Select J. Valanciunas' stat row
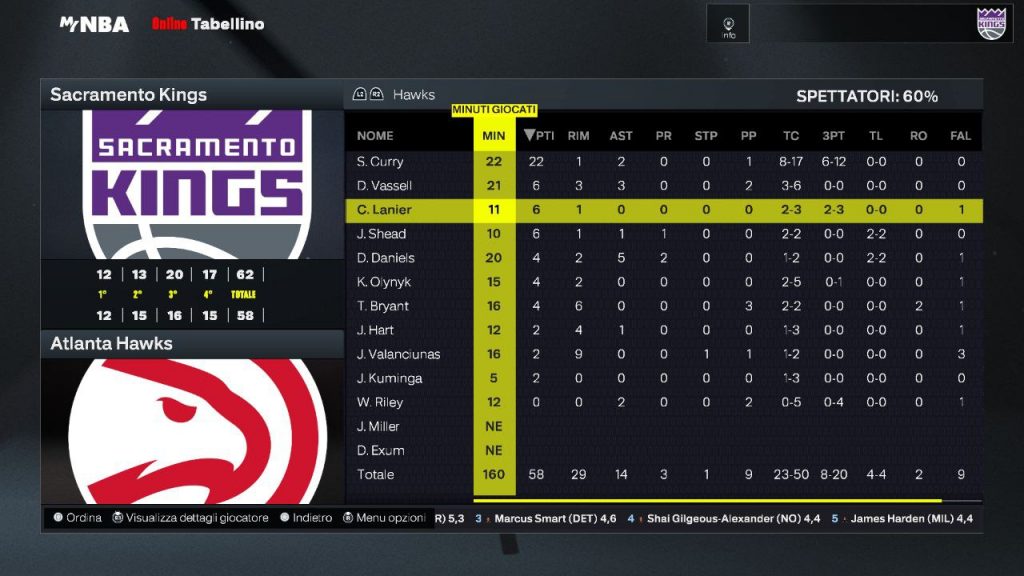This screenshot has height=576, width=1024. coord(398,354)
